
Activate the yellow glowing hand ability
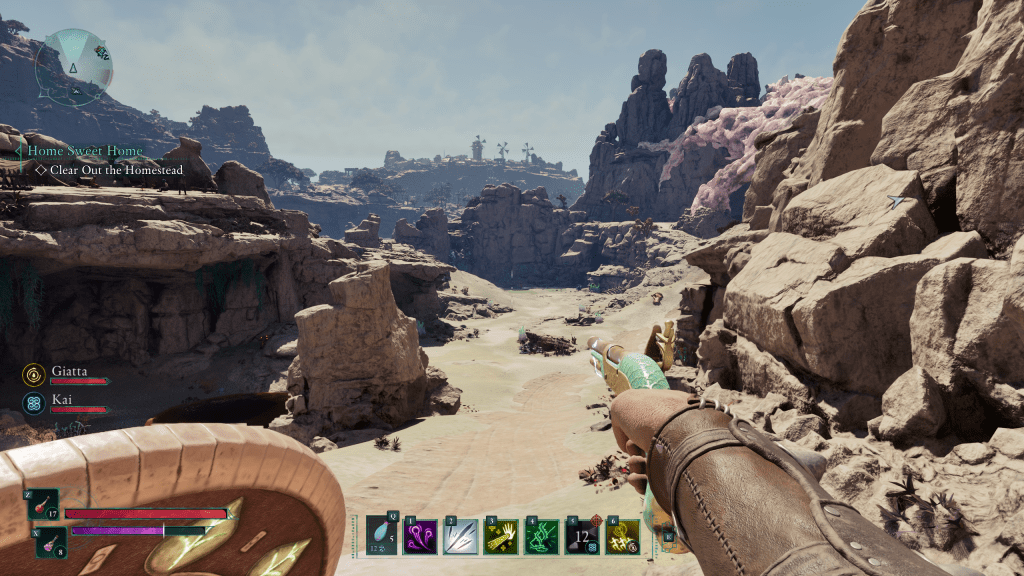tap(501, 537)
